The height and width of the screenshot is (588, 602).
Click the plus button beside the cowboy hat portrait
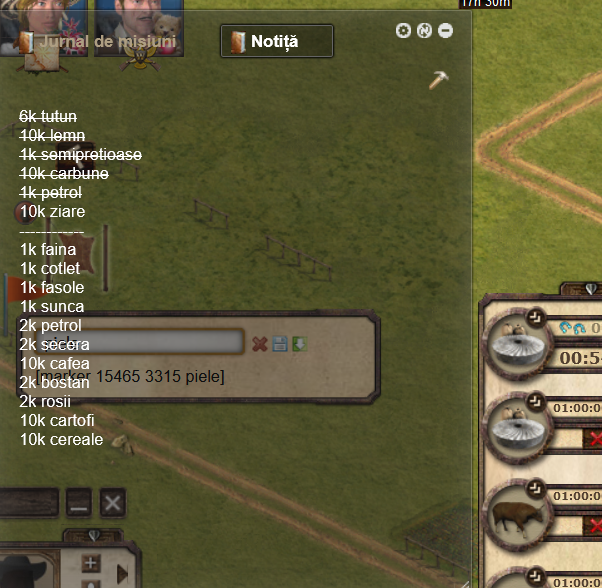tap(91, 563)
